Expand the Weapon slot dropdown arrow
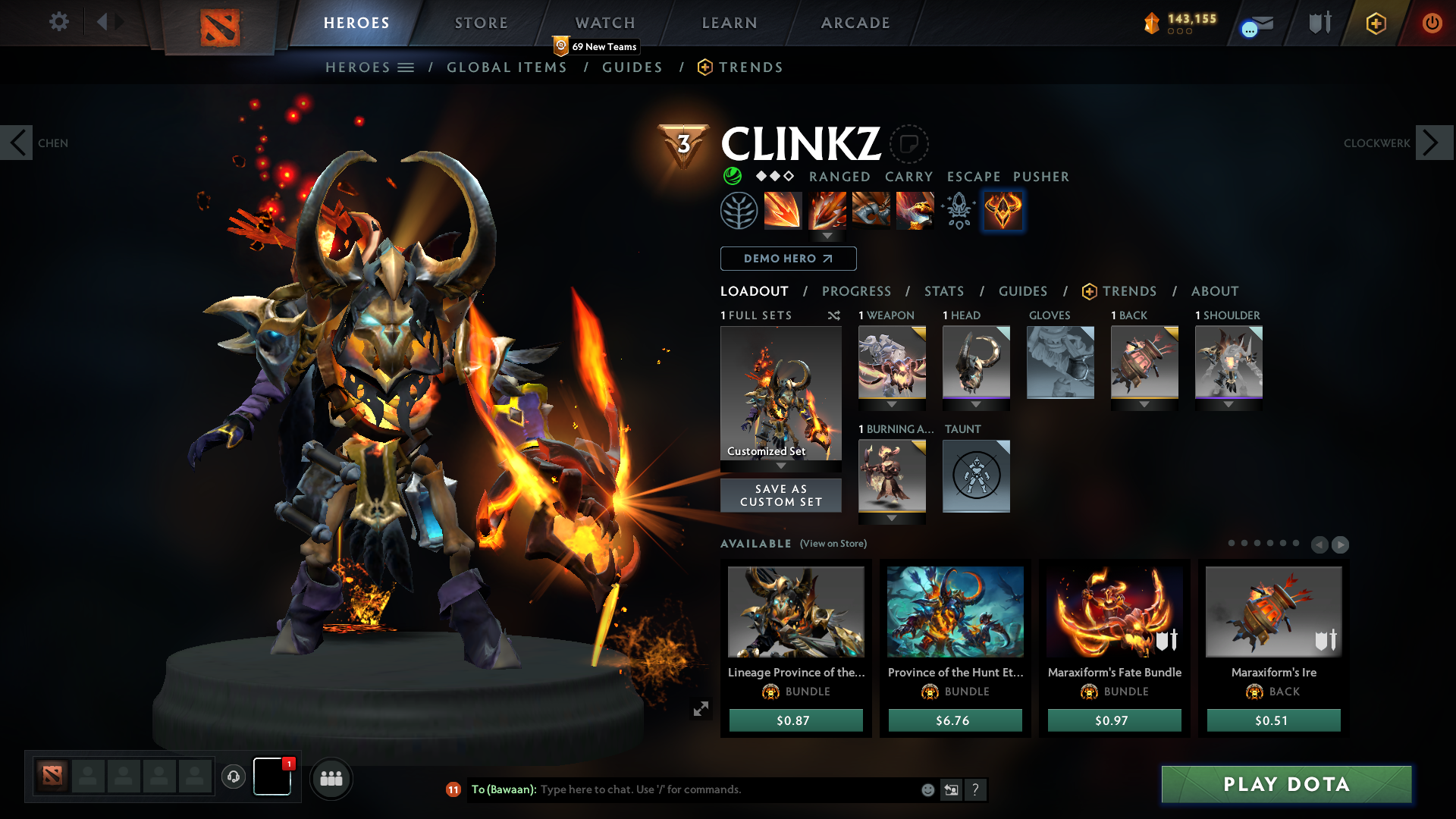Image resolution: width=1456 pixels, height=819 pixels. coord(892,404)
